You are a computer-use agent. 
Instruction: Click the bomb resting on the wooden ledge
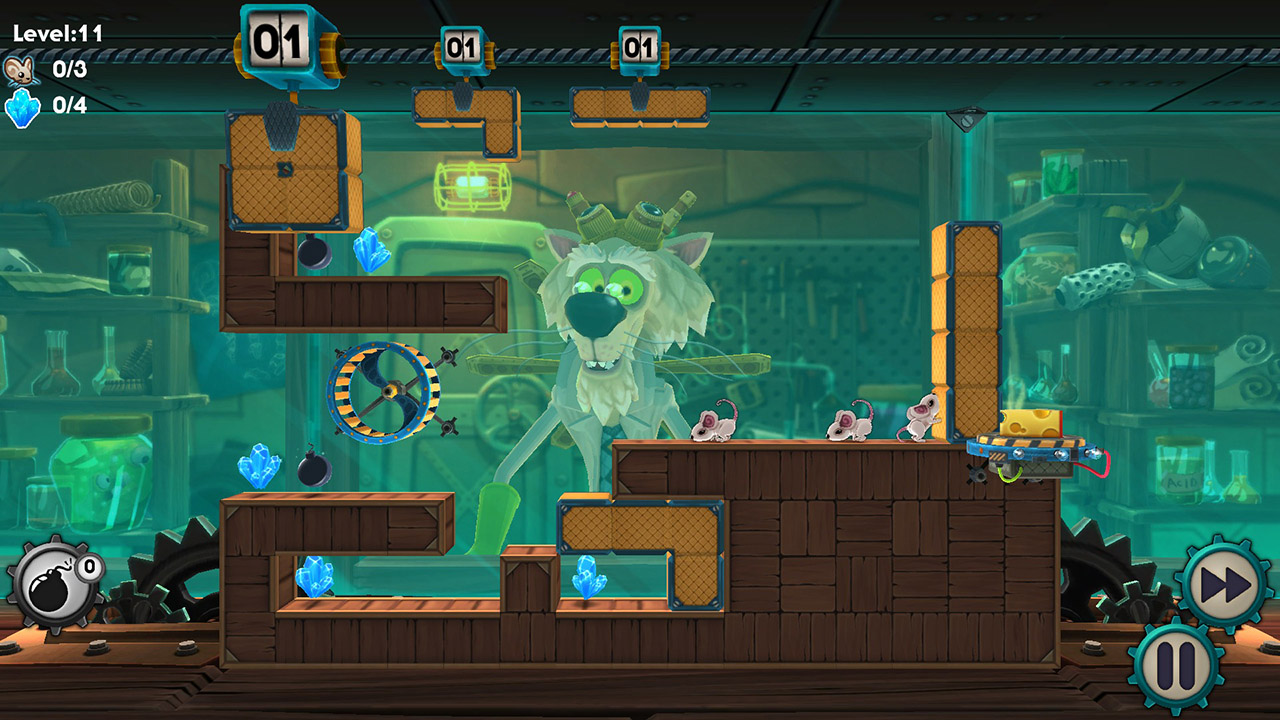(316, 468)
